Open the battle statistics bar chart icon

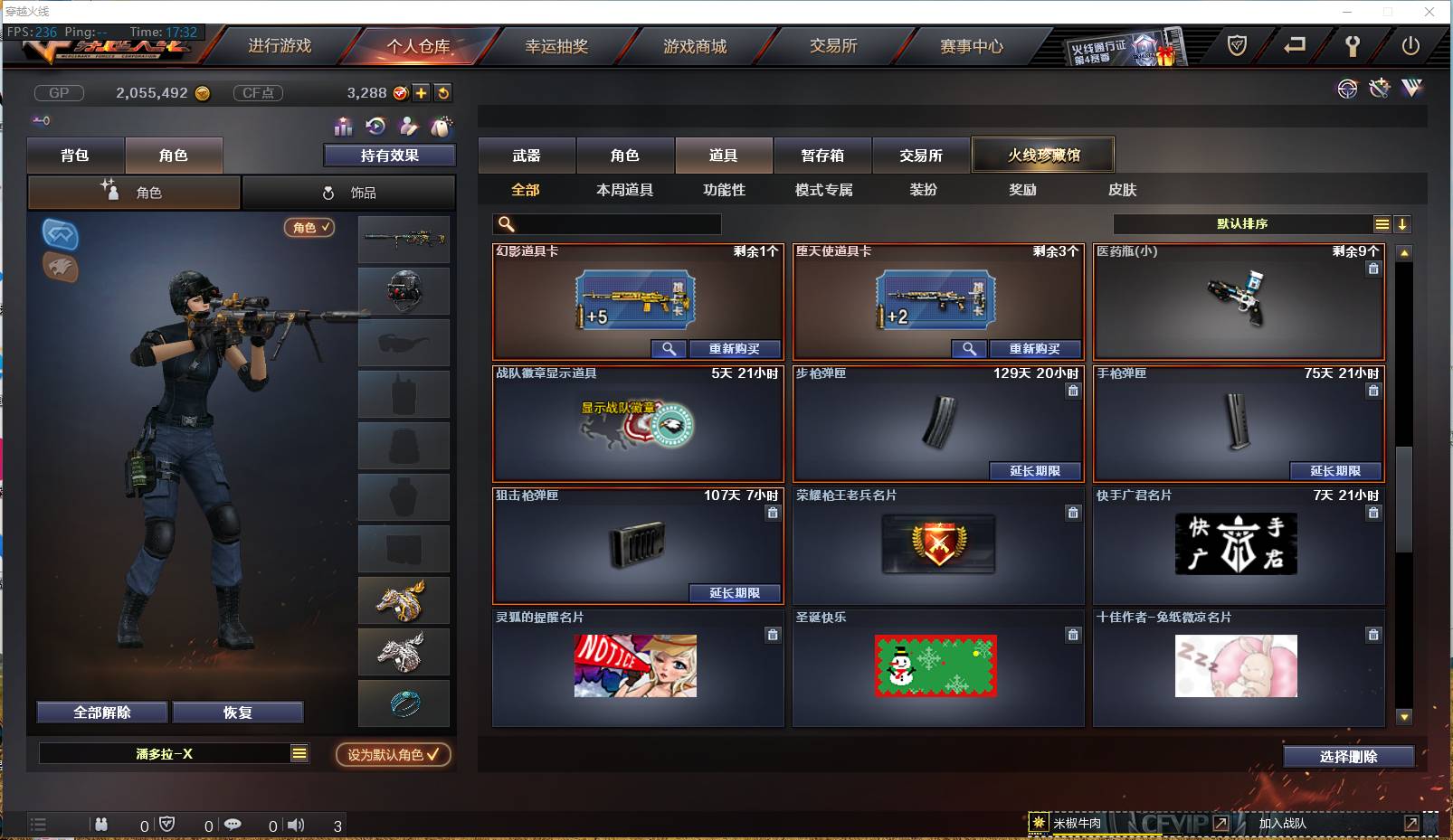[342, 125]
